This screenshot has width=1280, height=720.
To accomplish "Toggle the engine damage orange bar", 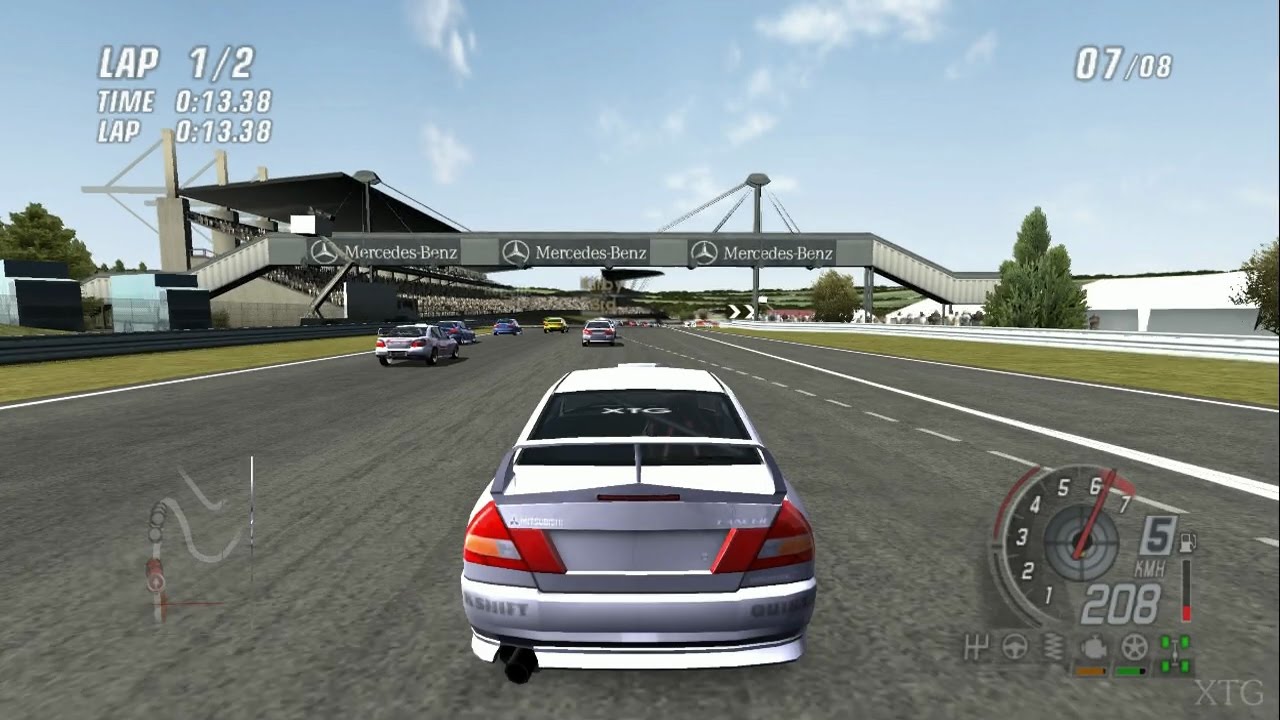I will click(x=1090, y=671).
